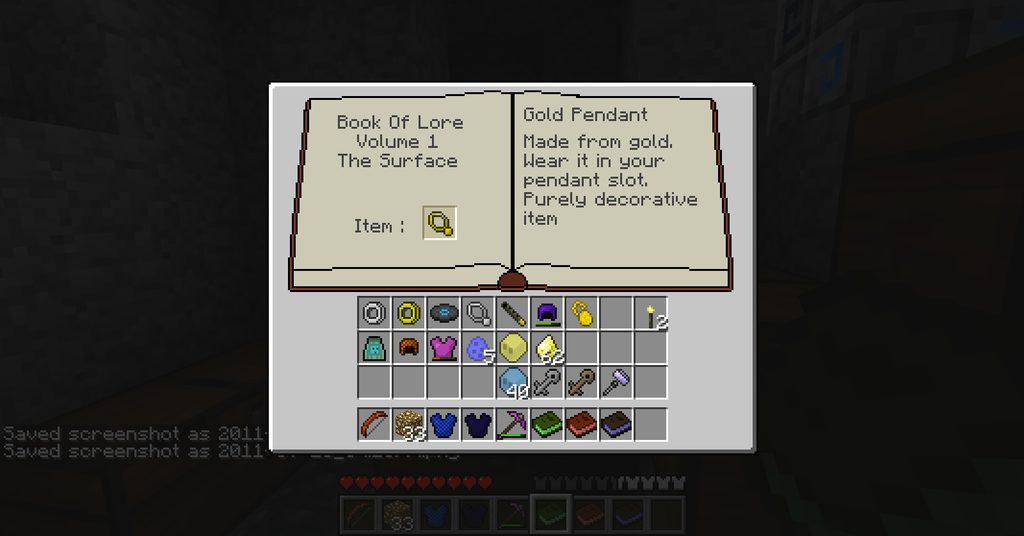Choose the orange helmet
Viewport: 1024px width, 536px height.
pos(408,348)
